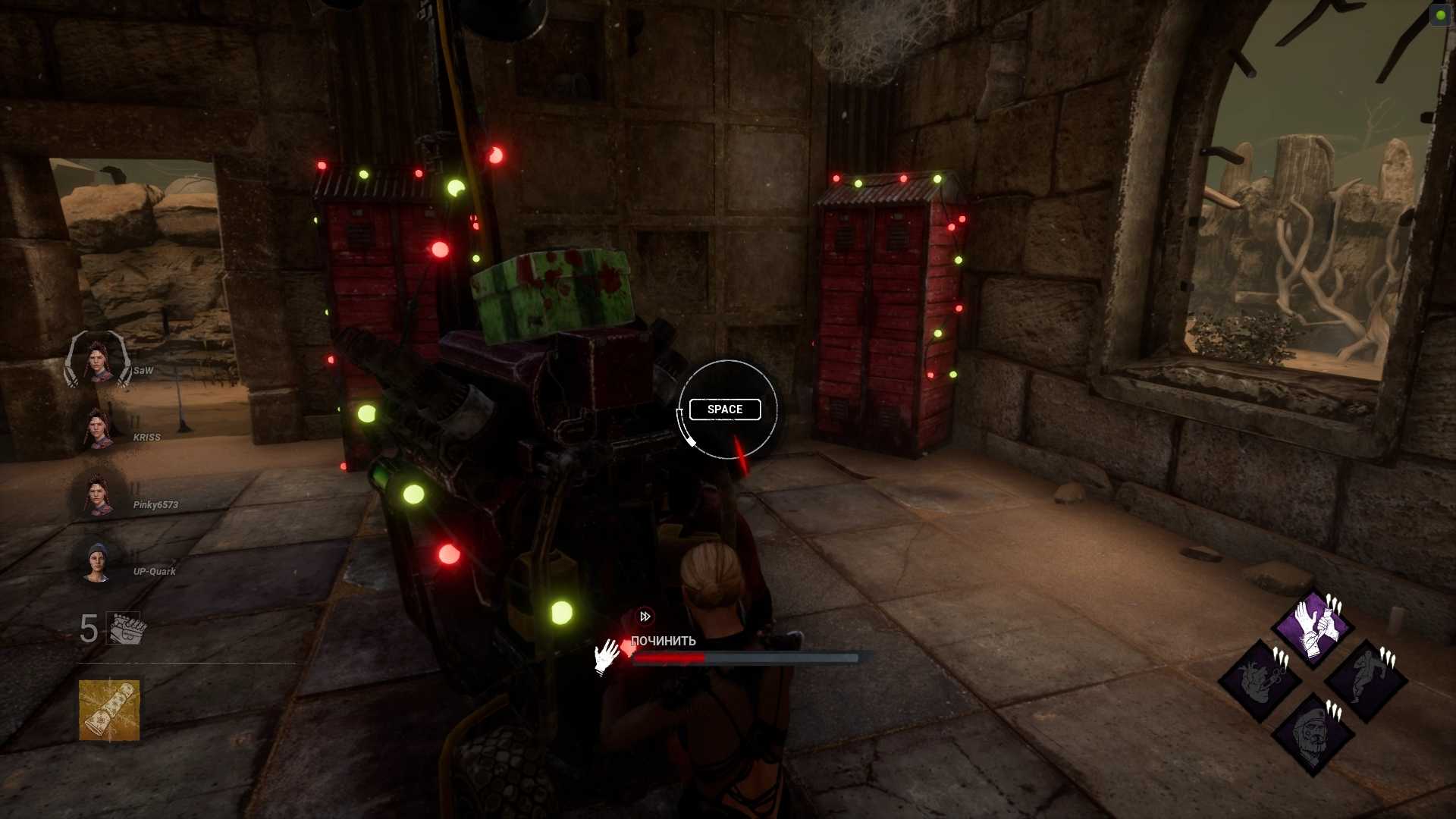Click the lit purple joined-hands perk

coord(1313,628)
